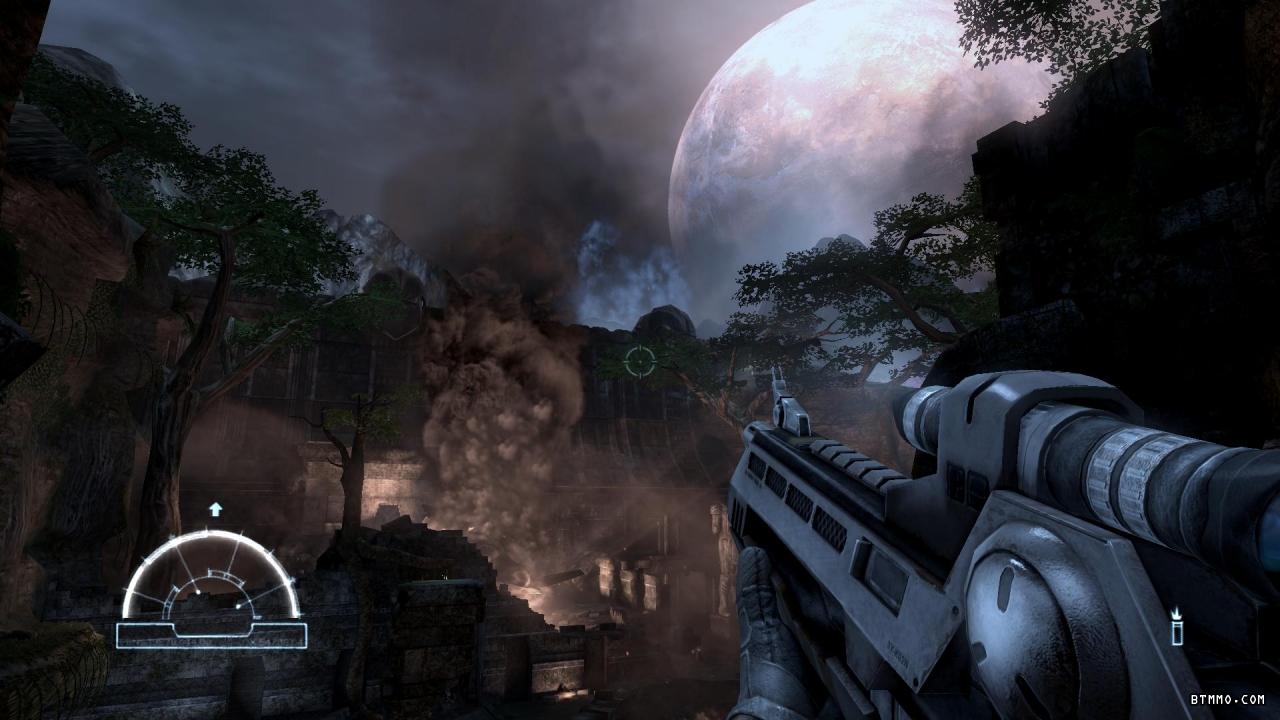The image size is (1280, 720).
Task: Click the objective direction arrow above the tracker
Action: 215,509
